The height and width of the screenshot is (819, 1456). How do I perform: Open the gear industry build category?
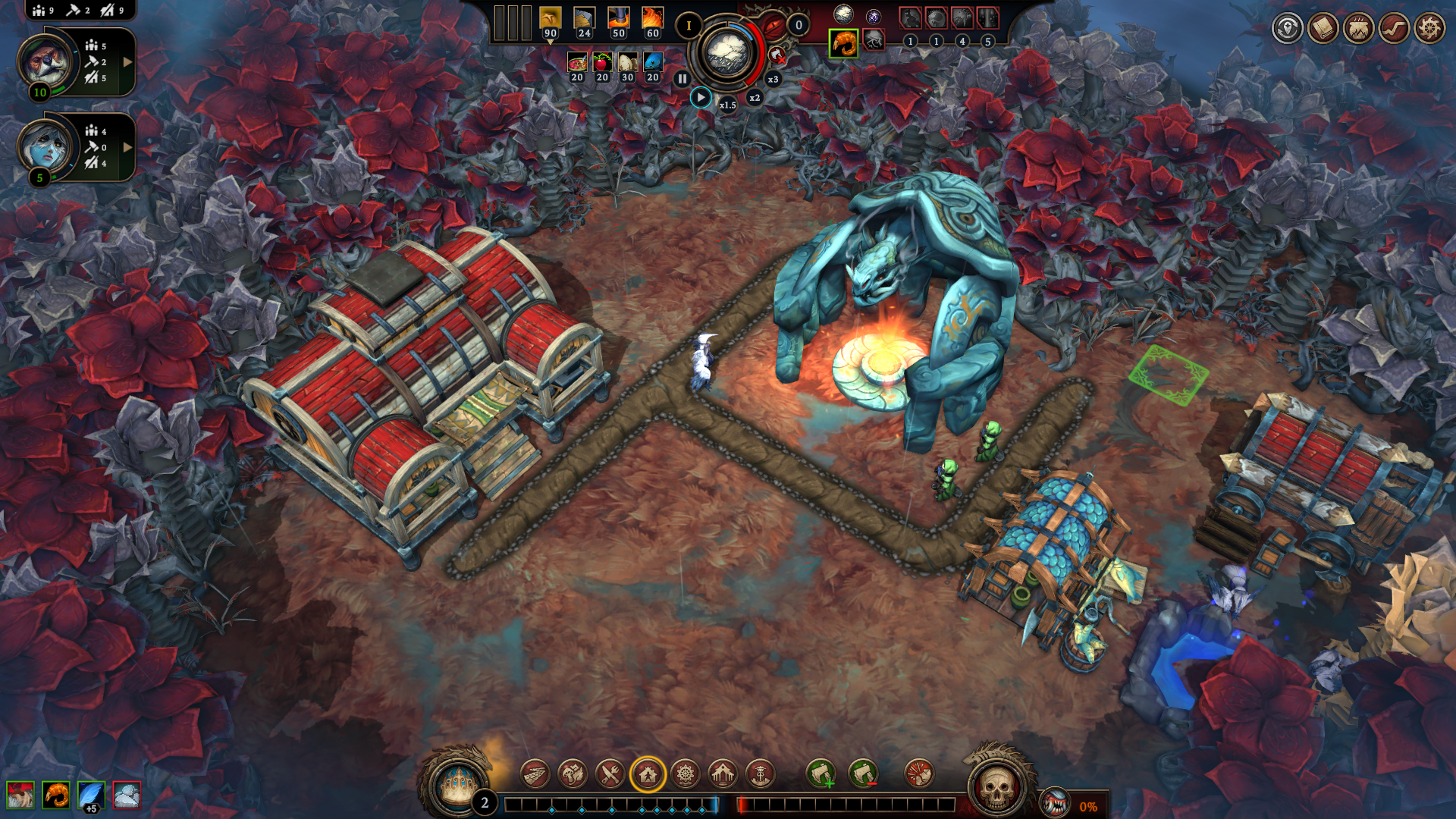686,774
